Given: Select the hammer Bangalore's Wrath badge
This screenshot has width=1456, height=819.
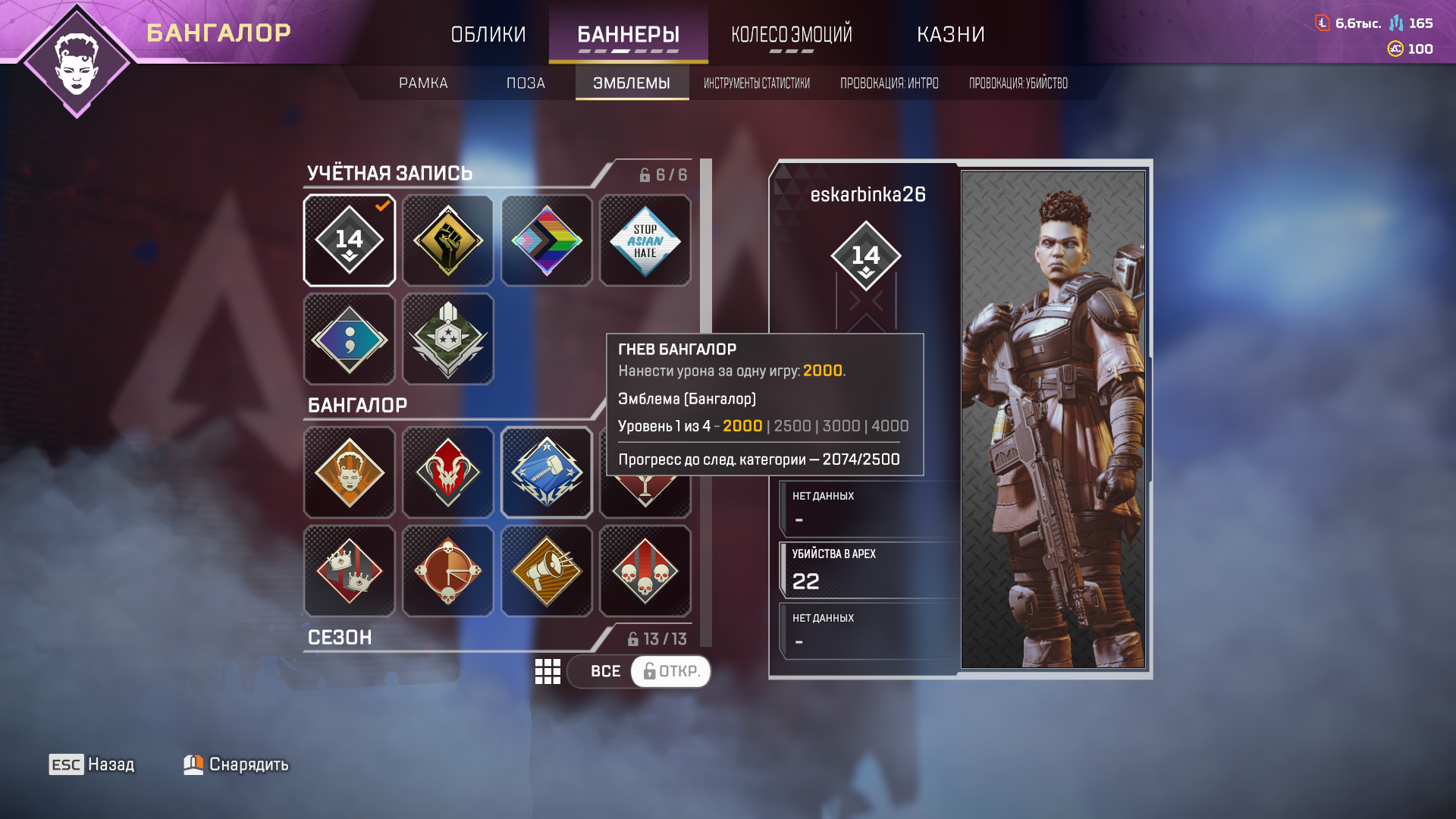Looking at the screenshot, I should (547, 472).
